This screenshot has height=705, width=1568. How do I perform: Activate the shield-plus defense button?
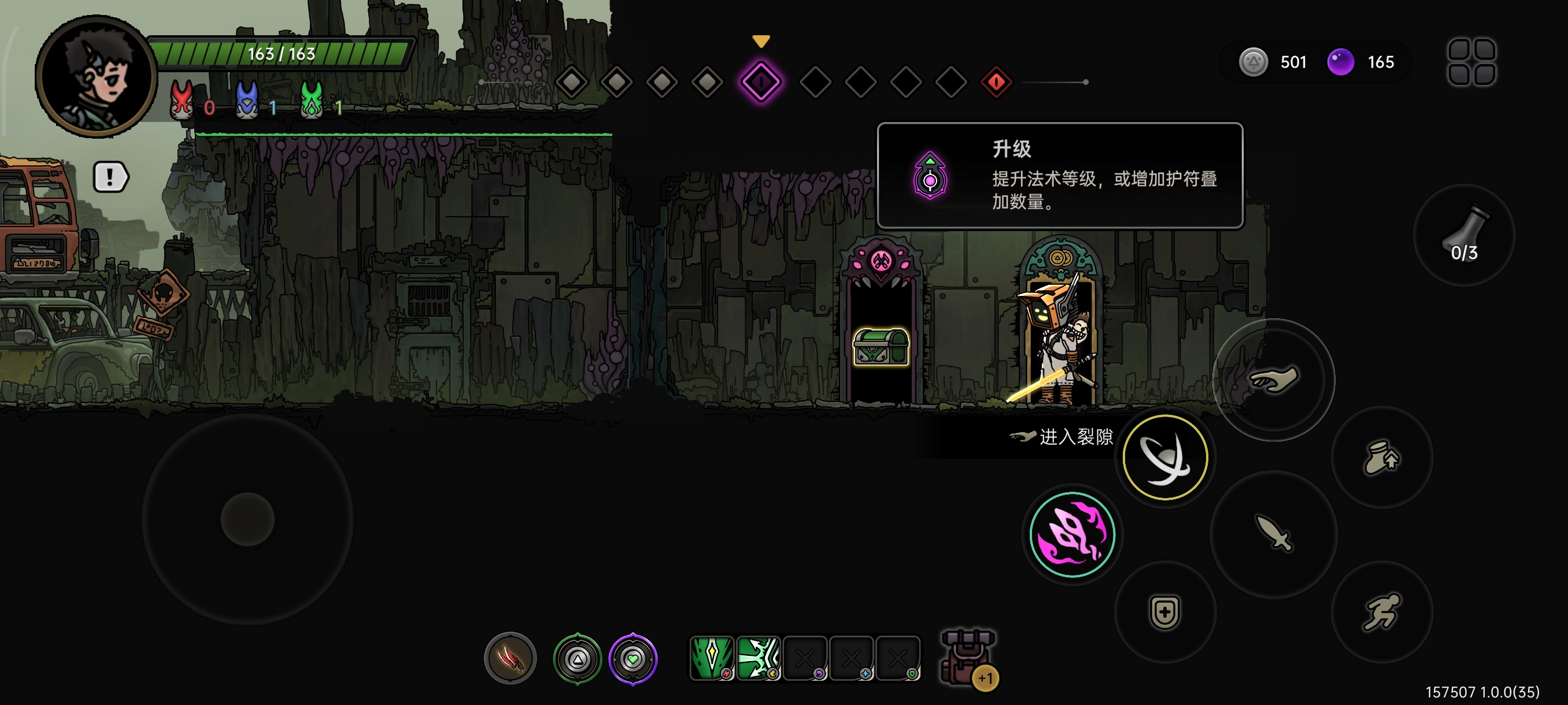coord(1165,611)
